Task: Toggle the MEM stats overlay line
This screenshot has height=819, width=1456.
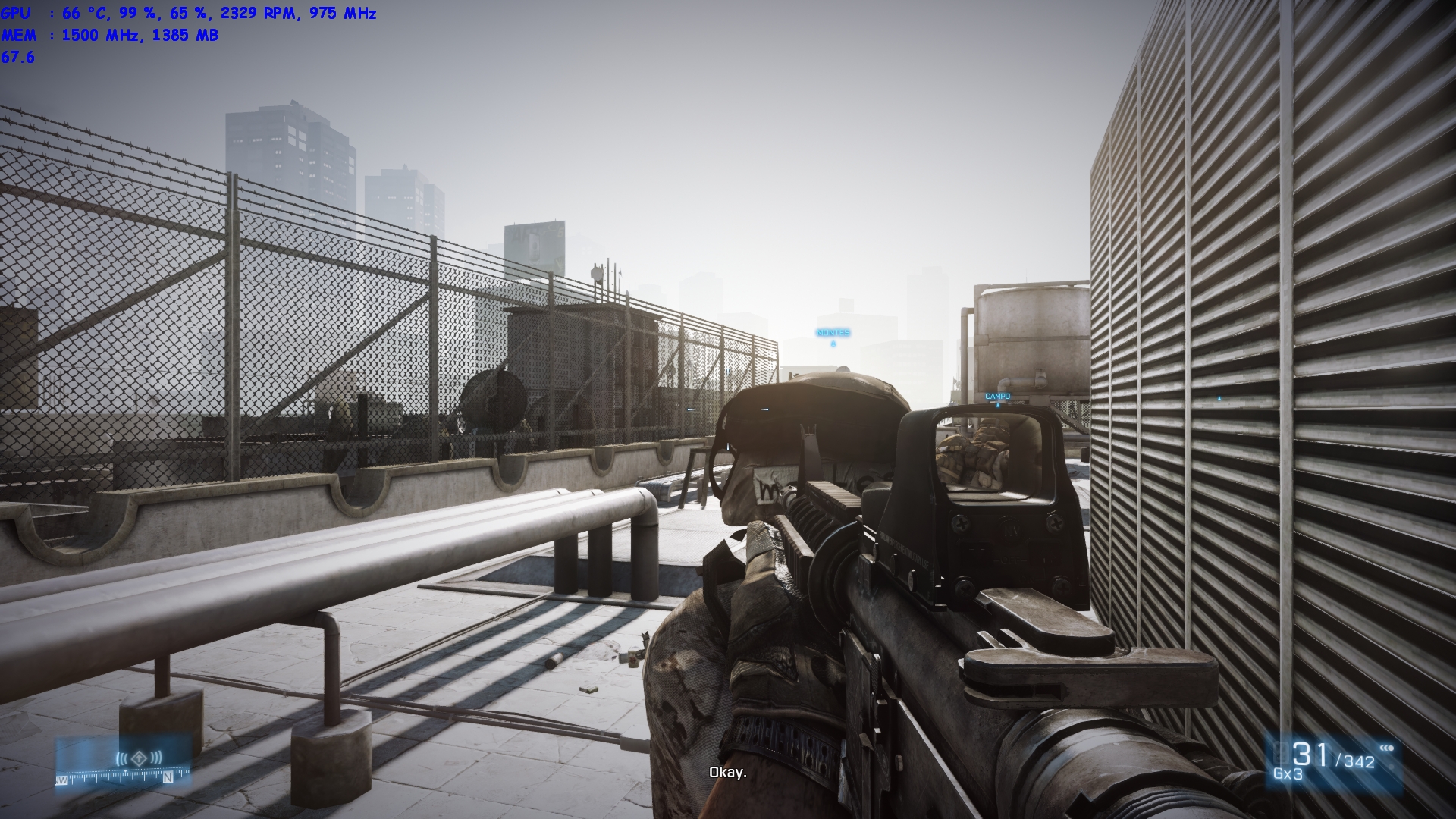Action: (x=114, y=34)
